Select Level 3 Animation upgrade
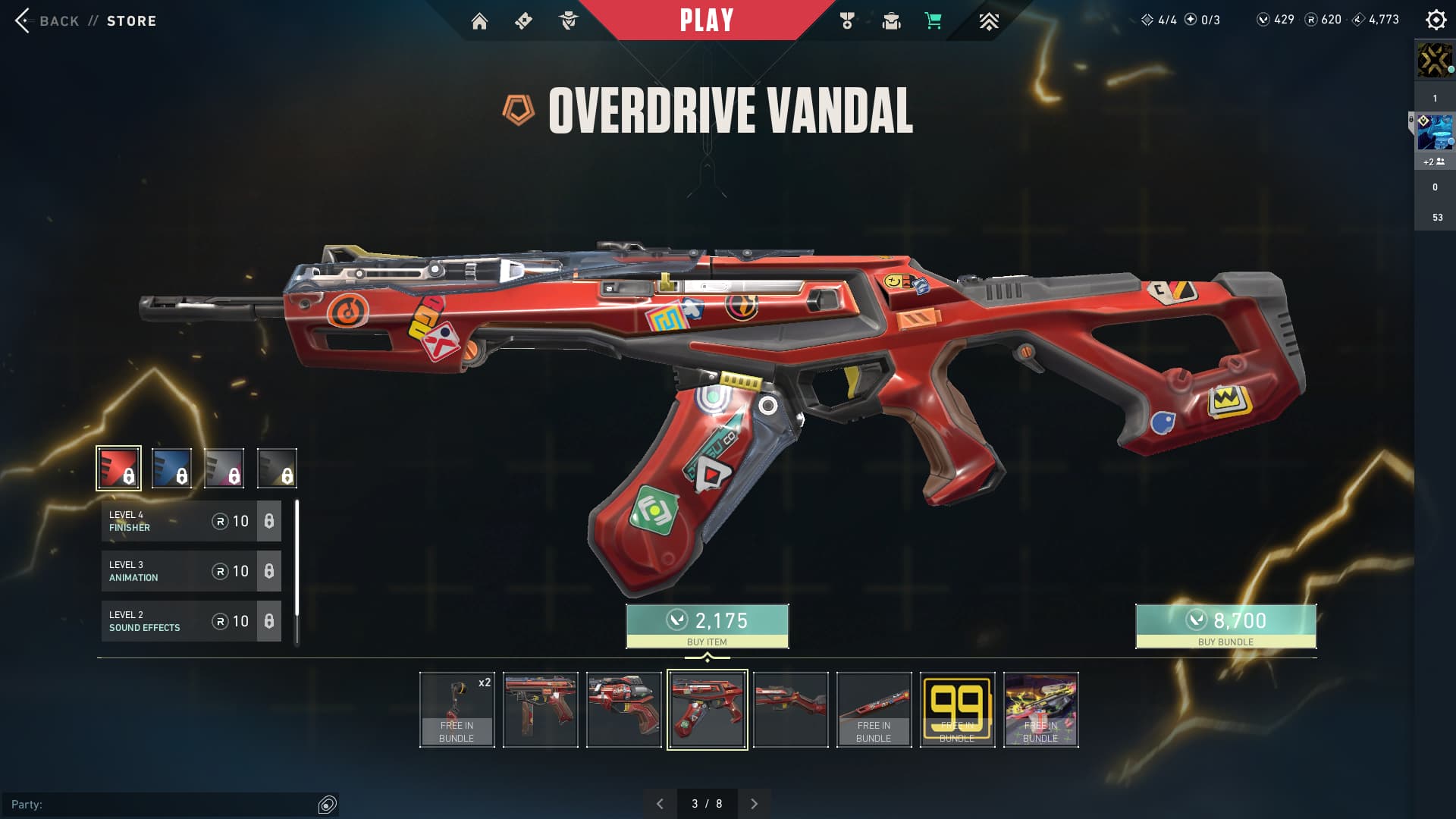Image resolution: width=1456 pixels, height=819 pixels. pos(191,571)
